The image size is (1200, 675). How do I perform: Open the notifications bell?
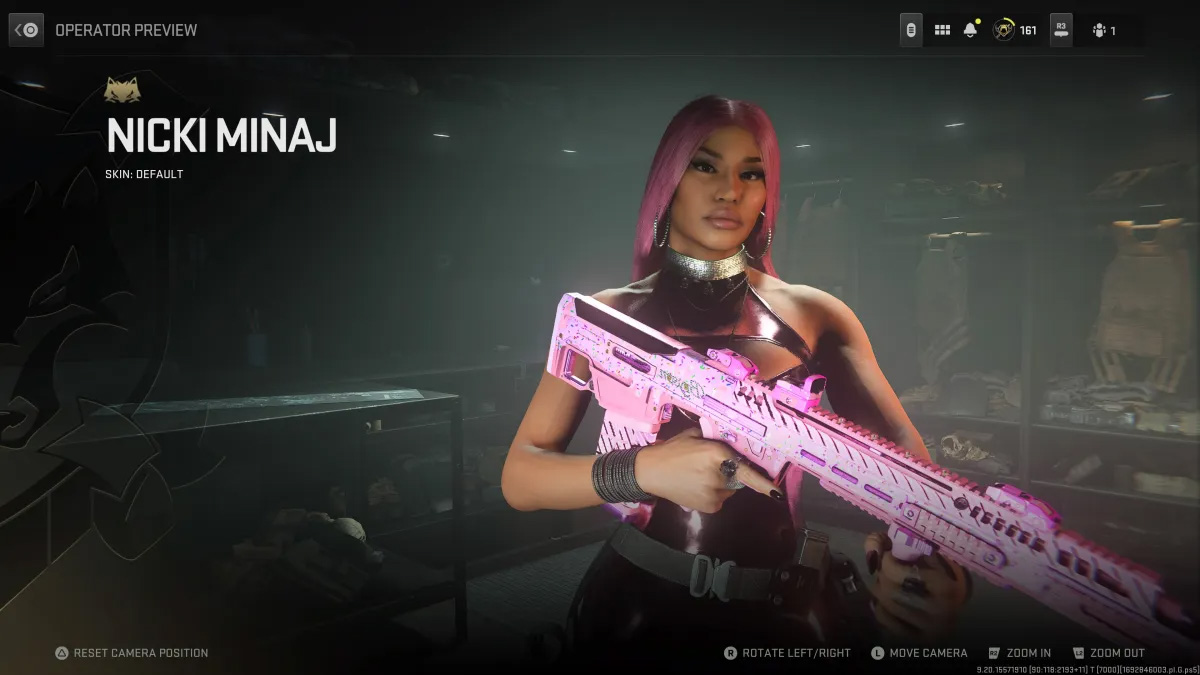970,30
